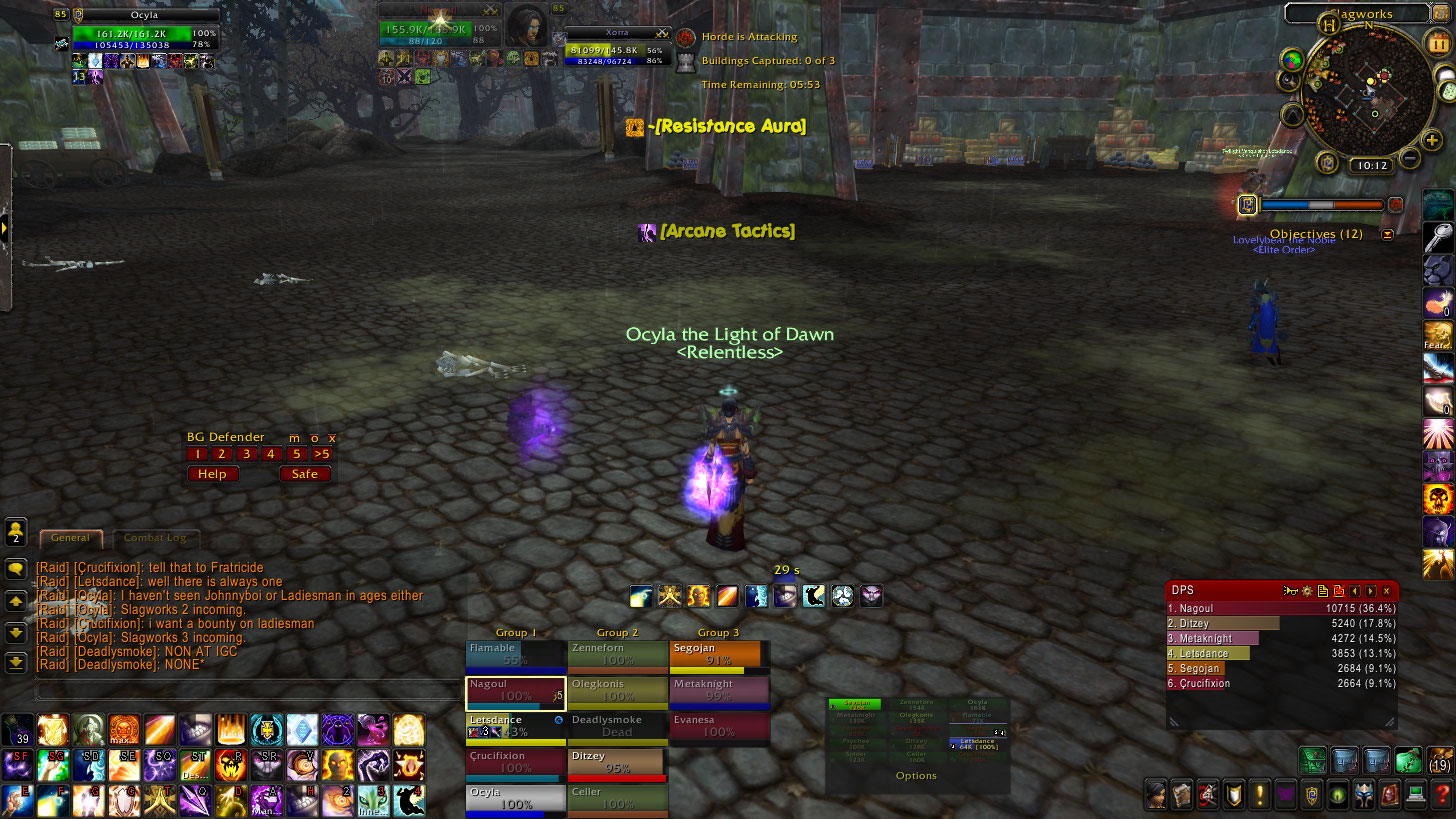The height and width of the screenshot is (819, 1456).
Task: Select the General chat tab
Action: click(x=71, y=538)
